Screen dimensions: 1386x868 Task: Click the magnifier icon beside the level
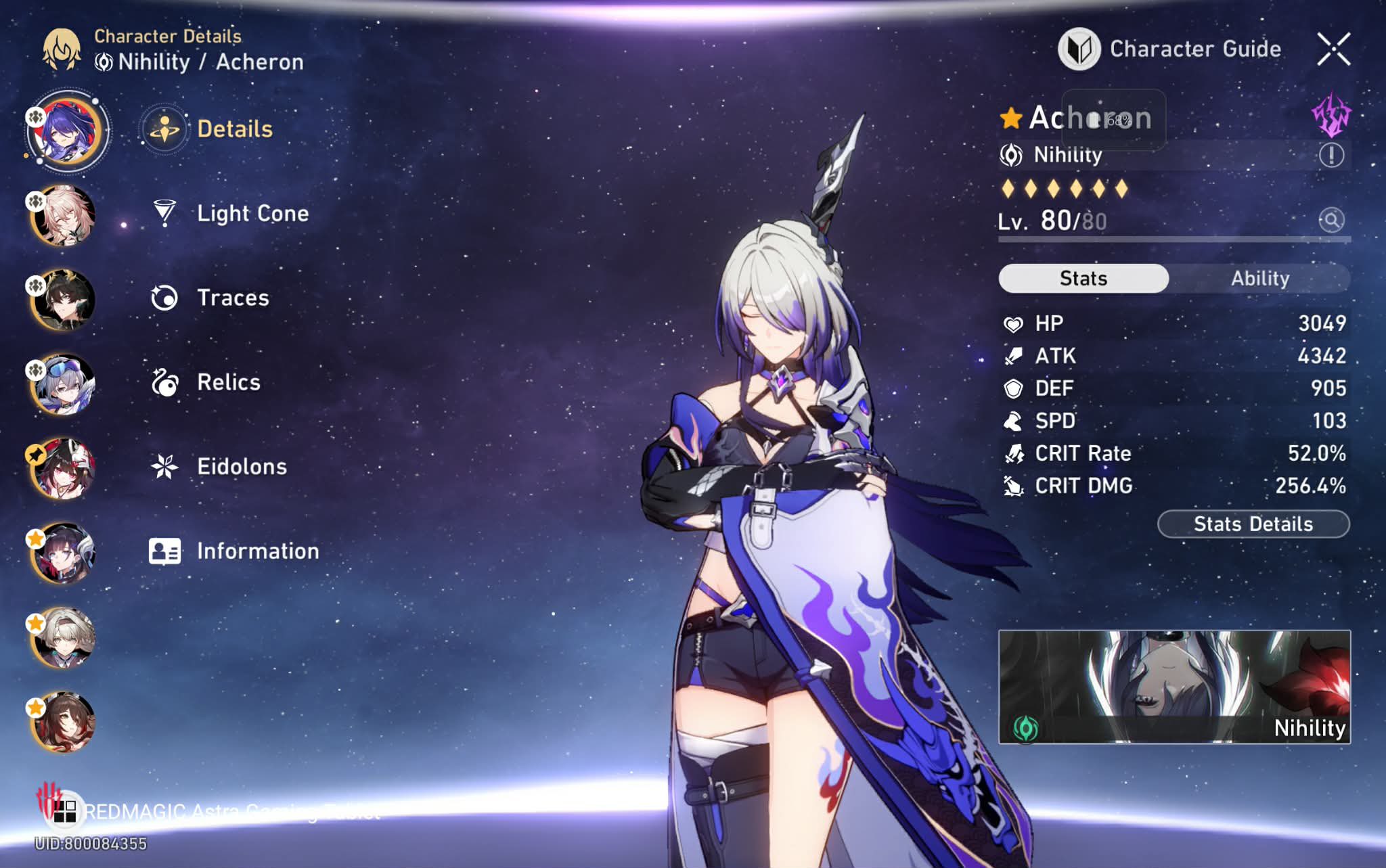pos(1331,220)
